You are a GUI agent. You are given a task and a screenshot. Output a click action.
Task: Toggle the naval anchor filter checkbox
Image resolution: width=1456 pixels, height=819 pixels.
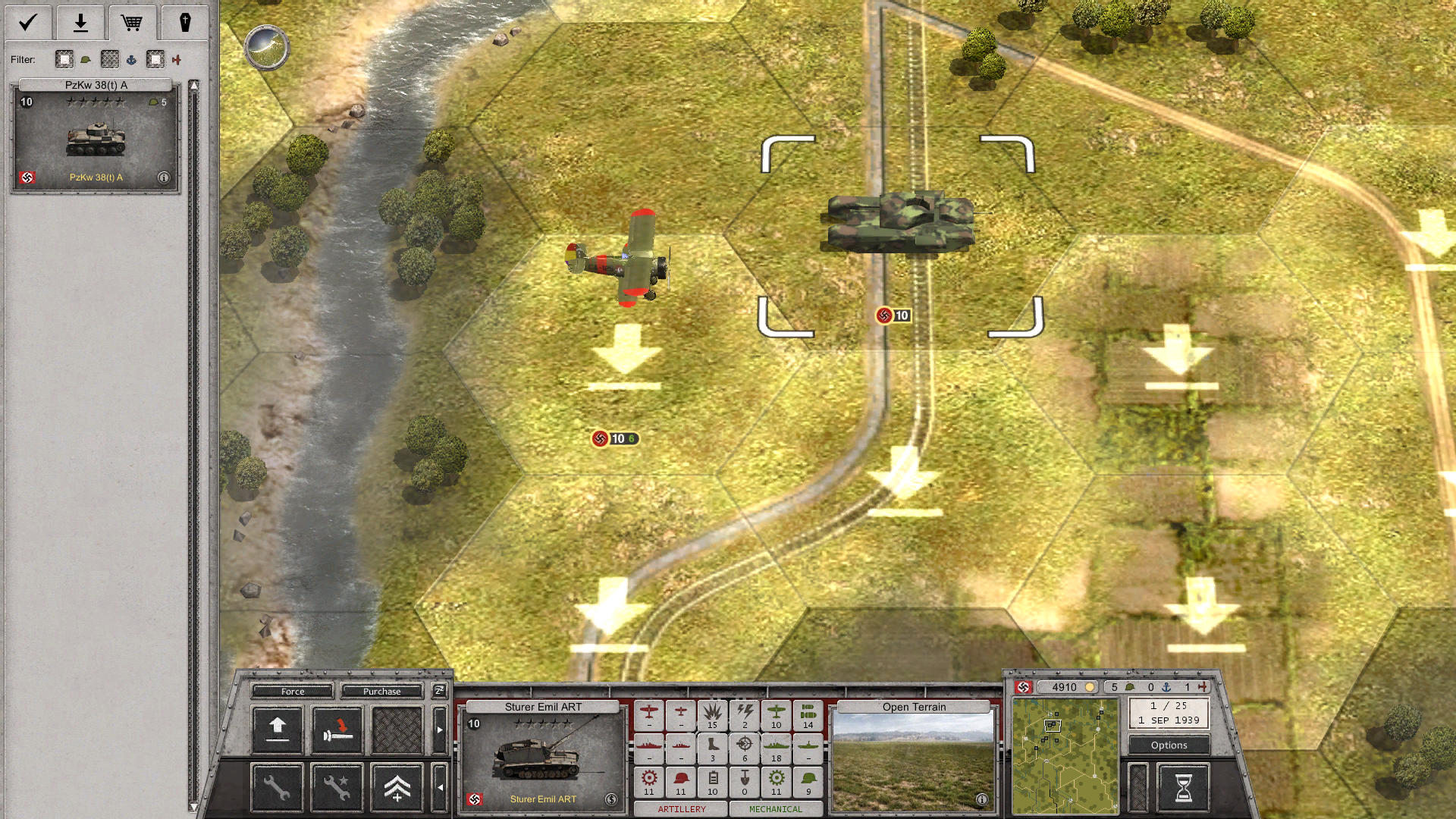(x=111, y=59)
